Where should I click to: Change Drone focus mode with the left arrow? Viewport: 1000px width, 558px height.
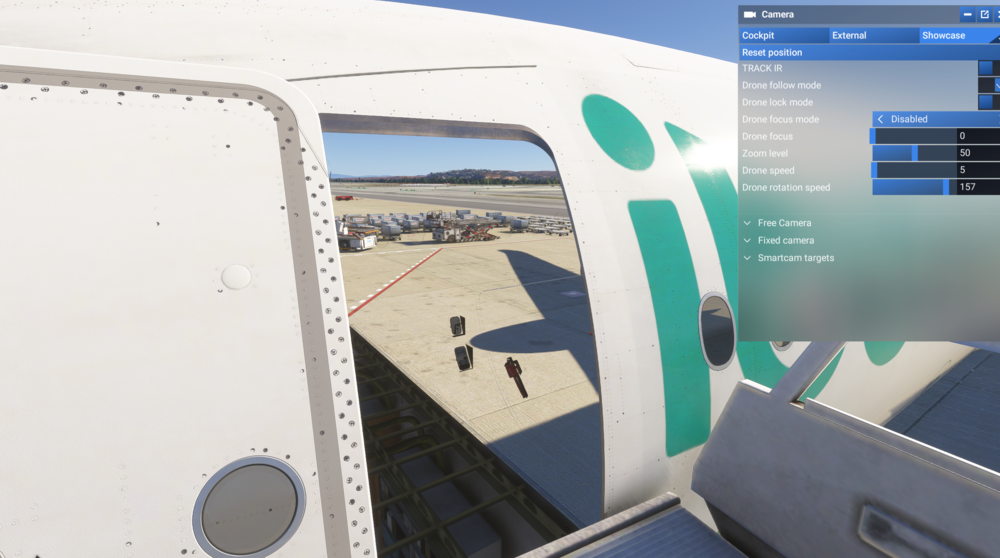(881, 119)
